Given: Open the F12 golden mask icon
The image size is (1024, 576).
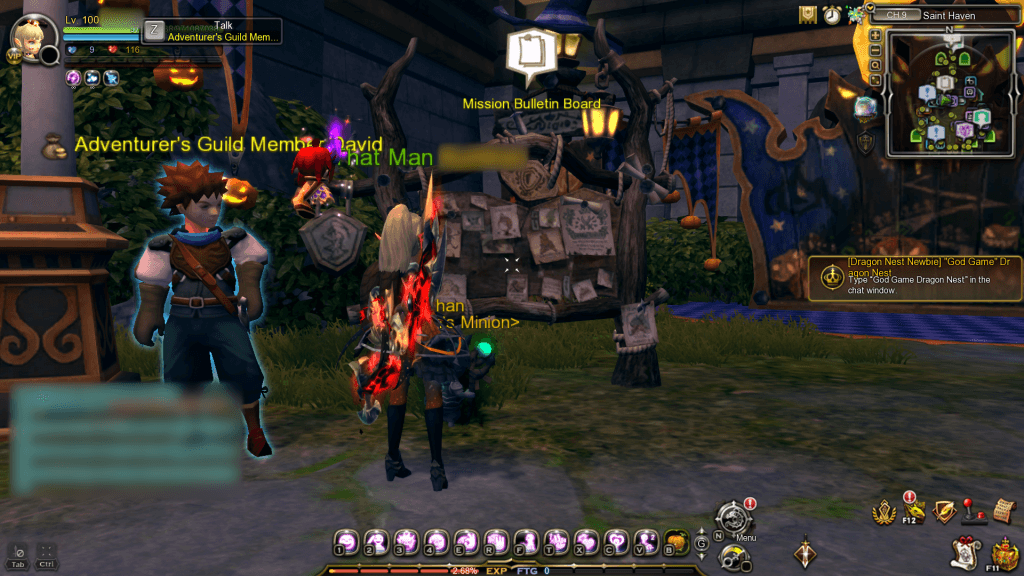Looking at the screenshot, I should pyautogui.click(x=913, y=512).
